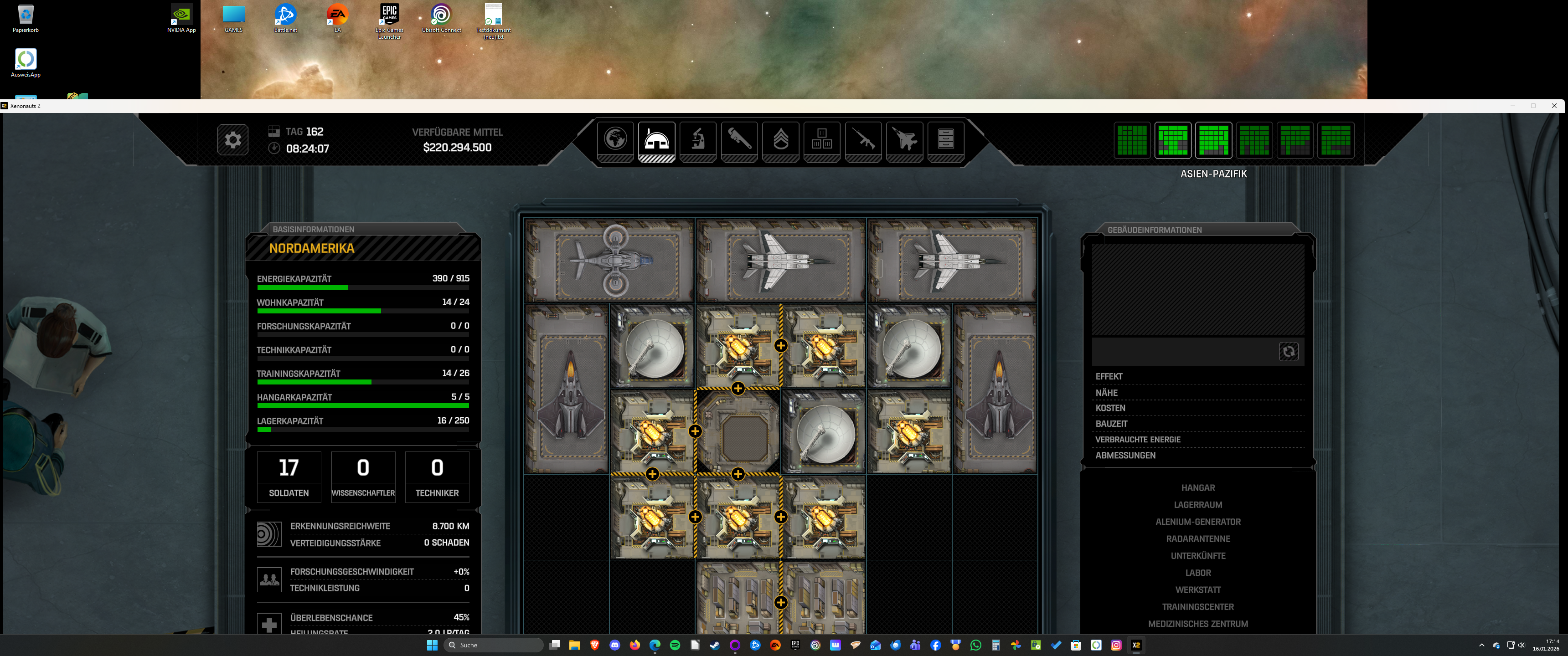Close the Xenonauts 2 window
This screenshot has height=656, width=1568.
coord(1553,106)
